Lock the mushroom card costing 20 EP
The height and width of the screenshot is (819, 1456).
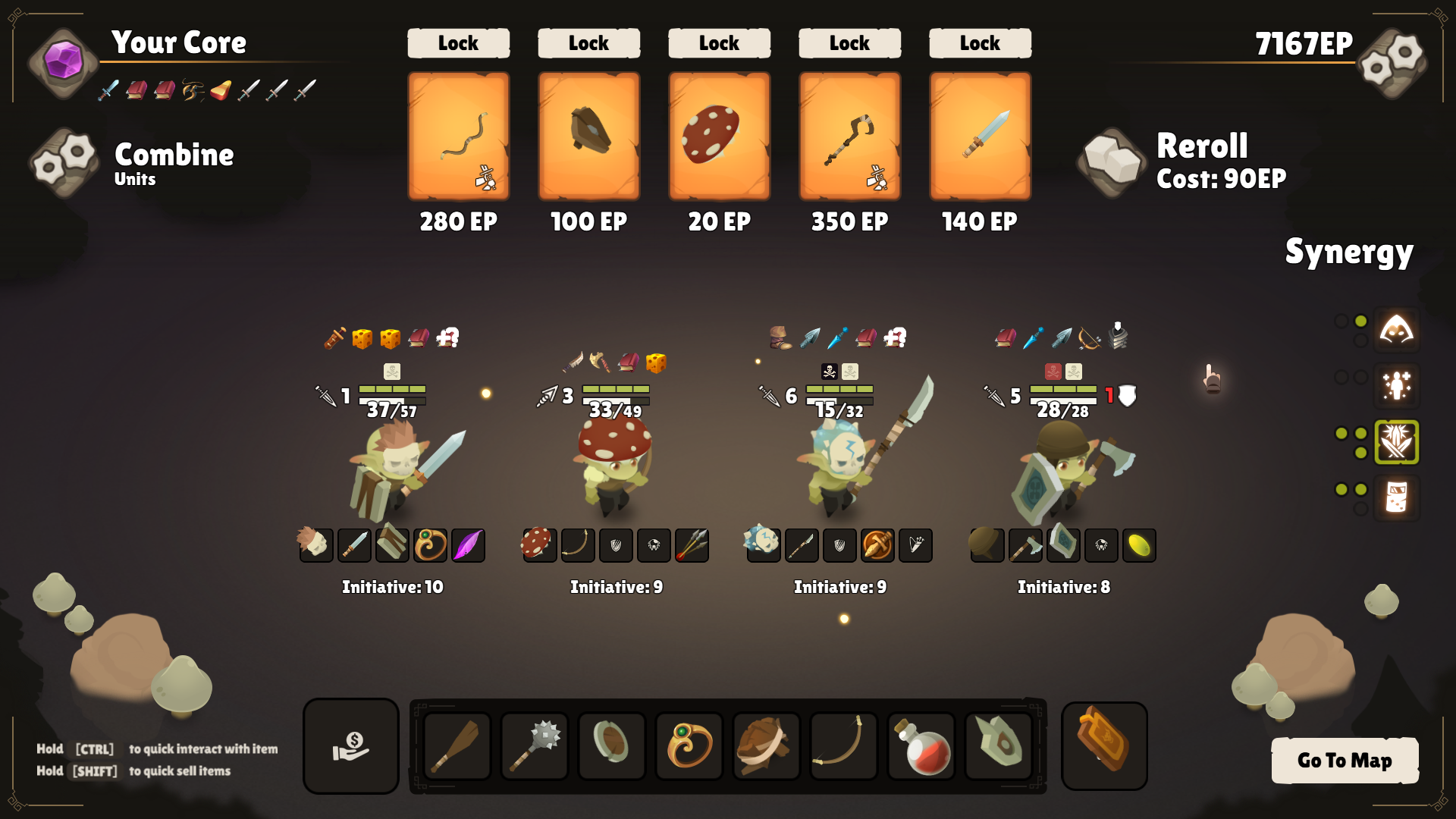[719, 43]
